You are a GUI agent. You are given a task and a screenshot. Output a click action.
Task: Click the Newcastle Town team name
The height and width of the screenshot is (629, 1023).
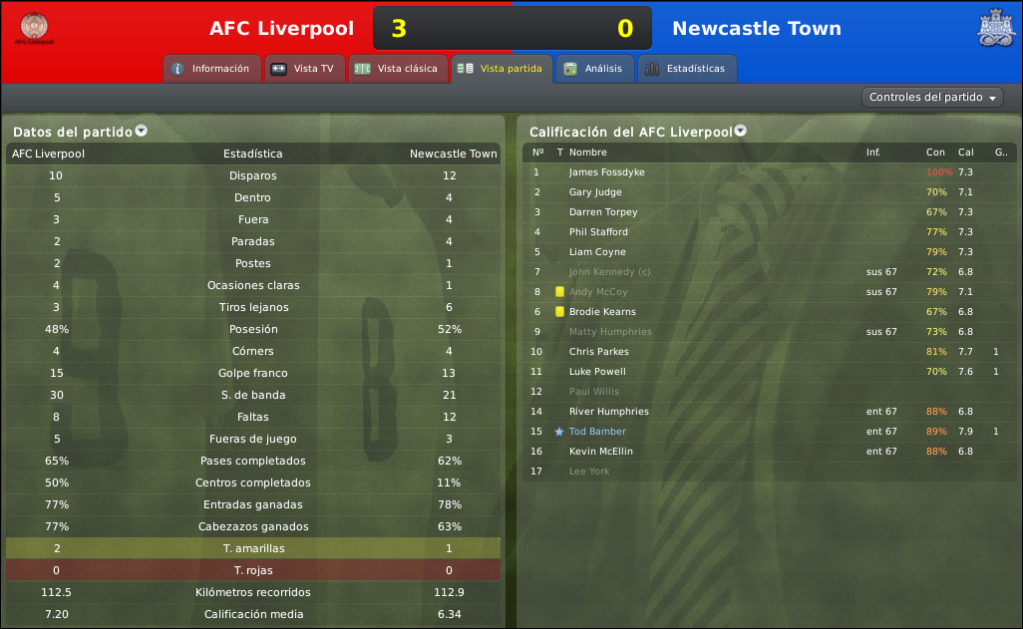pos(756,28)
